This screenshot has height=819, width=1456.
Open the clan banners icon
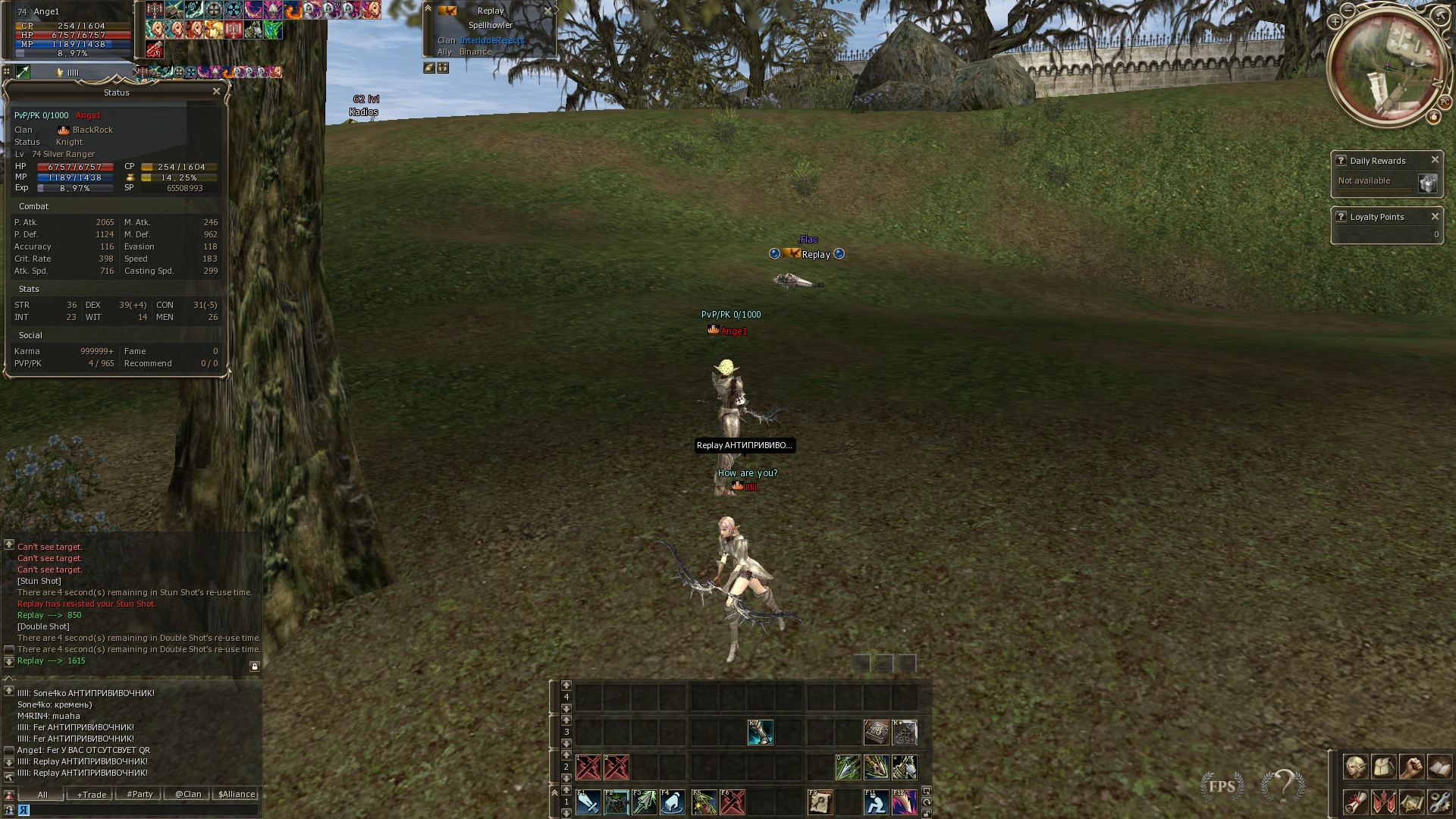1383,802
